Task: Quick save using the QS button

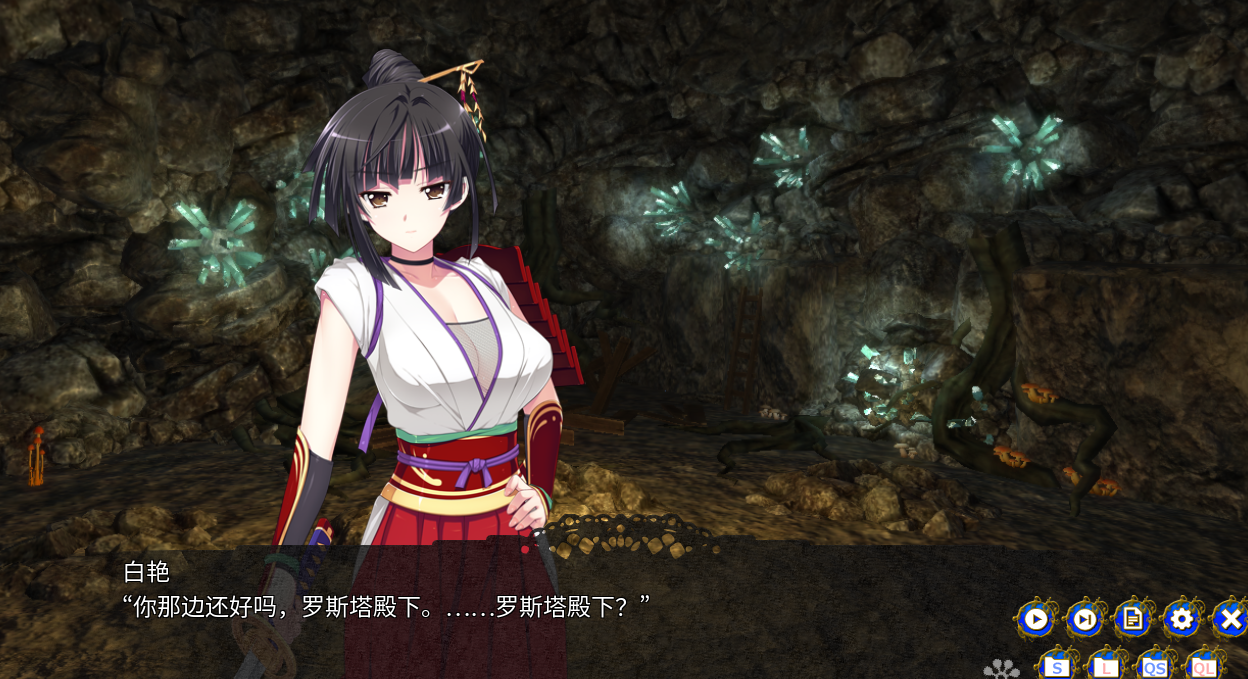Action: [x=1155, y=667]
